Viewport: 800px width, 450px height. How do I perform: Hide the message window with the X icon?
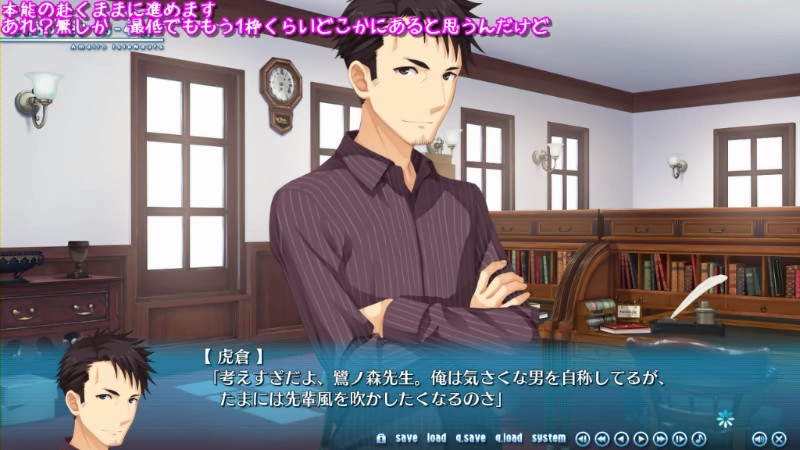[x=778, y=438]
